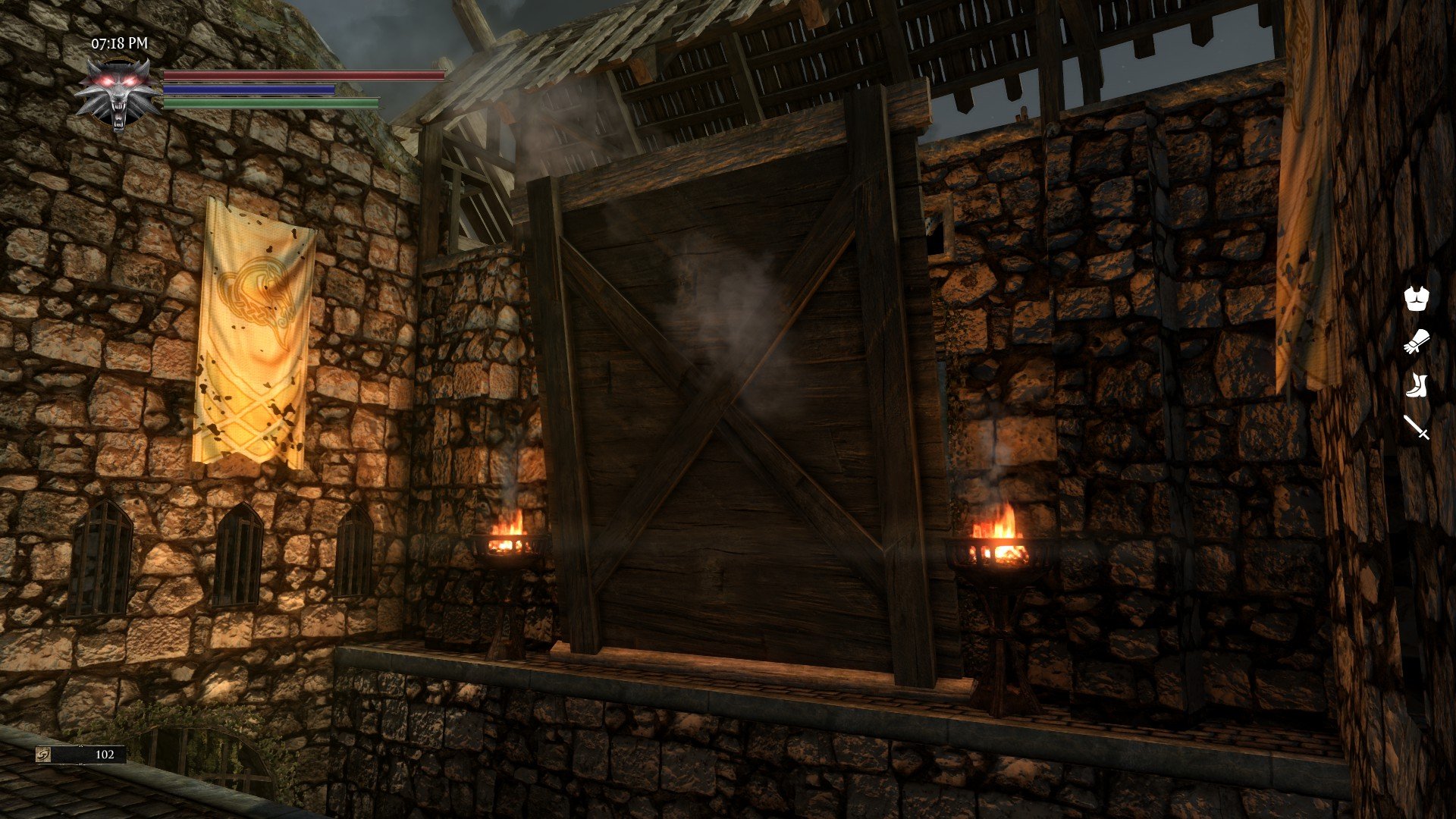Select the gauntlet gloves icon
The height and width of the screenshot is (819, 1456).
1416,342
